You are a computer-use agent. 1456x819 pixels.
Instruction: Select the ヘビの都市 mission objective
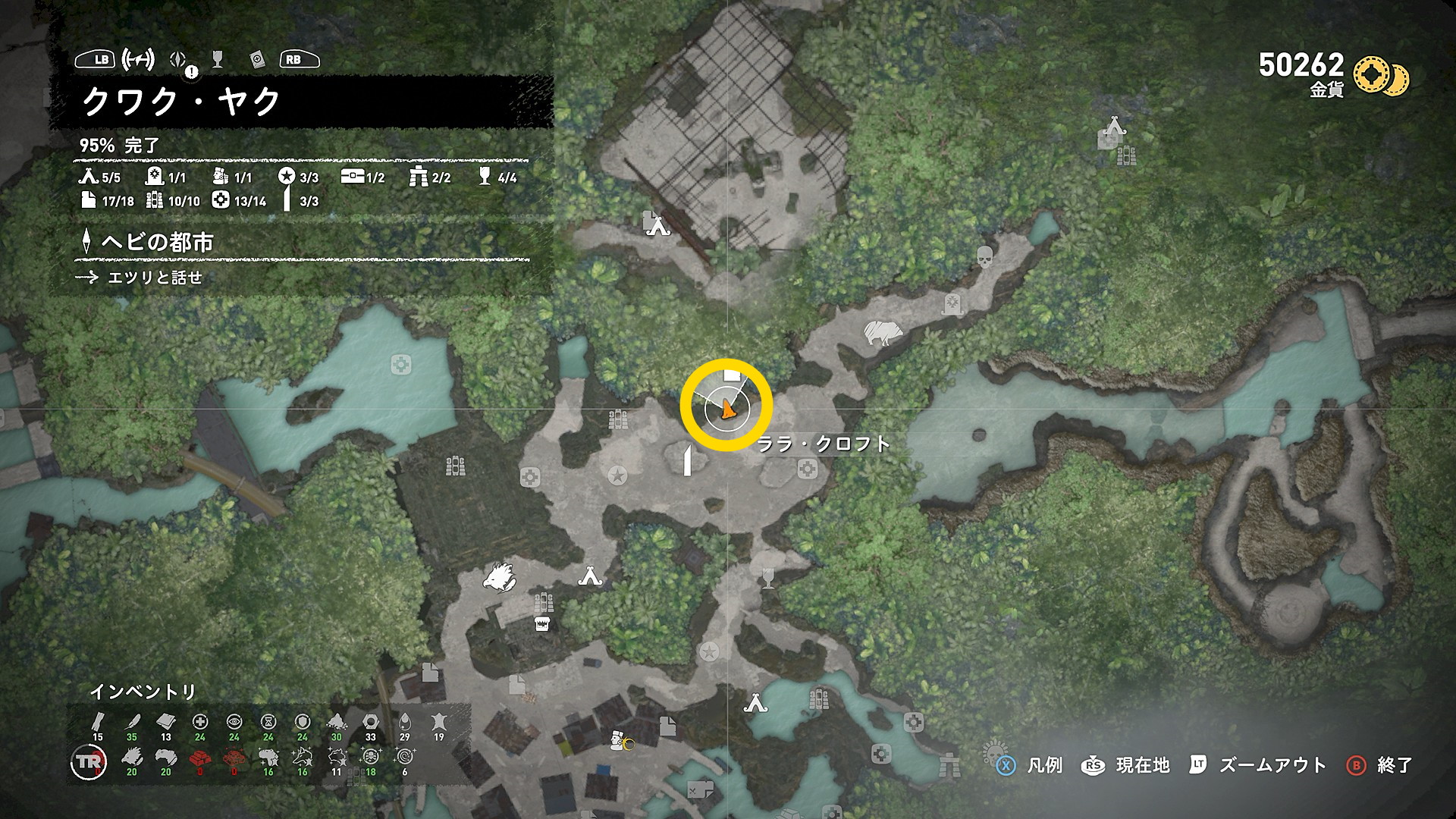tap(157, 243)
